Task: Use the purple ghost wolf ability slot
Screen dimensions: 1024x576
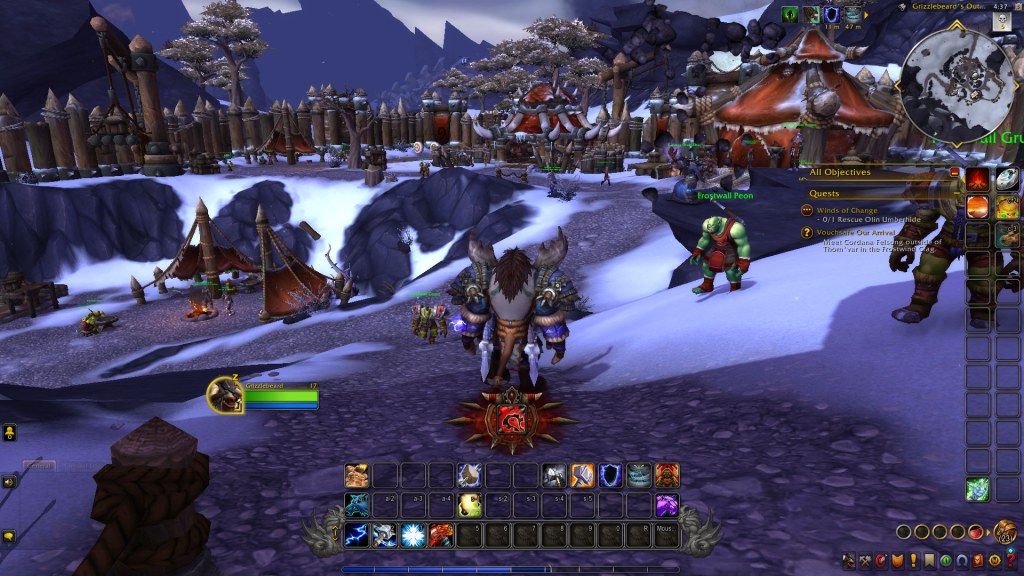Action: point(666,505)
